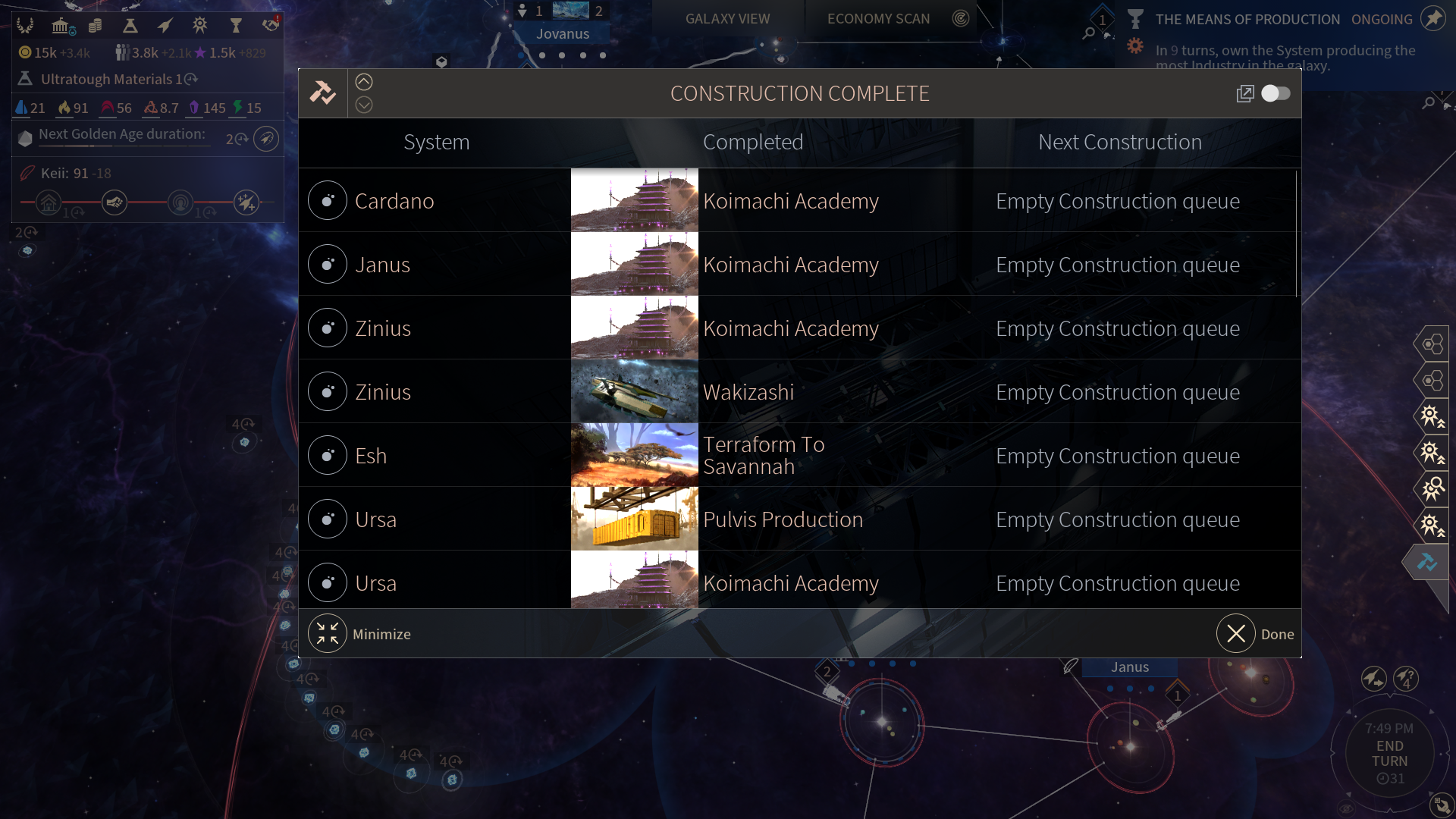
Task: Switch to Galaxy View
Action: pyautogui.click(x=727, y=19)
